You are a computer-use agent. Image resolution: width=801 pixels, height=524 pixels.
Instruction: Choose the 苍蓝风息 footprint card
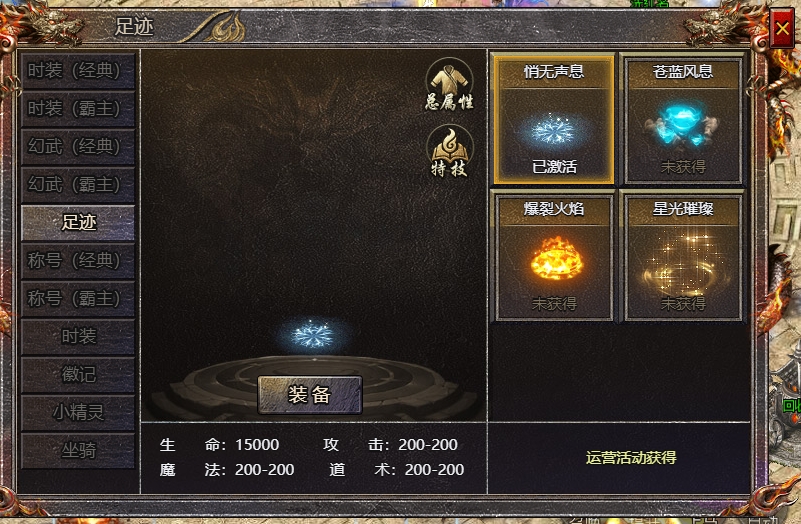[x=683, y=120]
